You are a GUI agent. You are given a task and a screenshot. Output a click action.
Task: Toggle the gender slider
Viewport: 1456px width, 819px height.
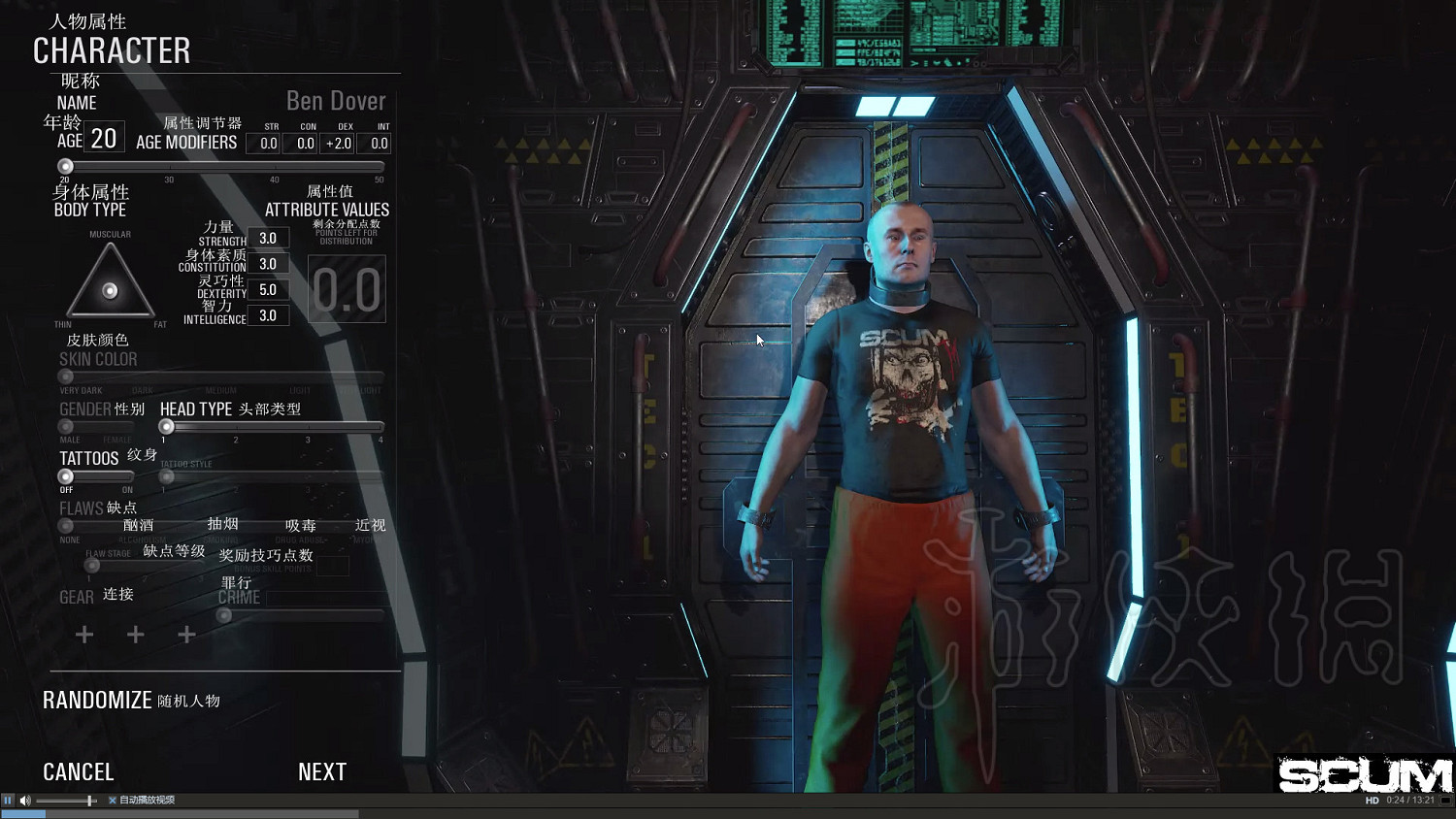point(66,426)
